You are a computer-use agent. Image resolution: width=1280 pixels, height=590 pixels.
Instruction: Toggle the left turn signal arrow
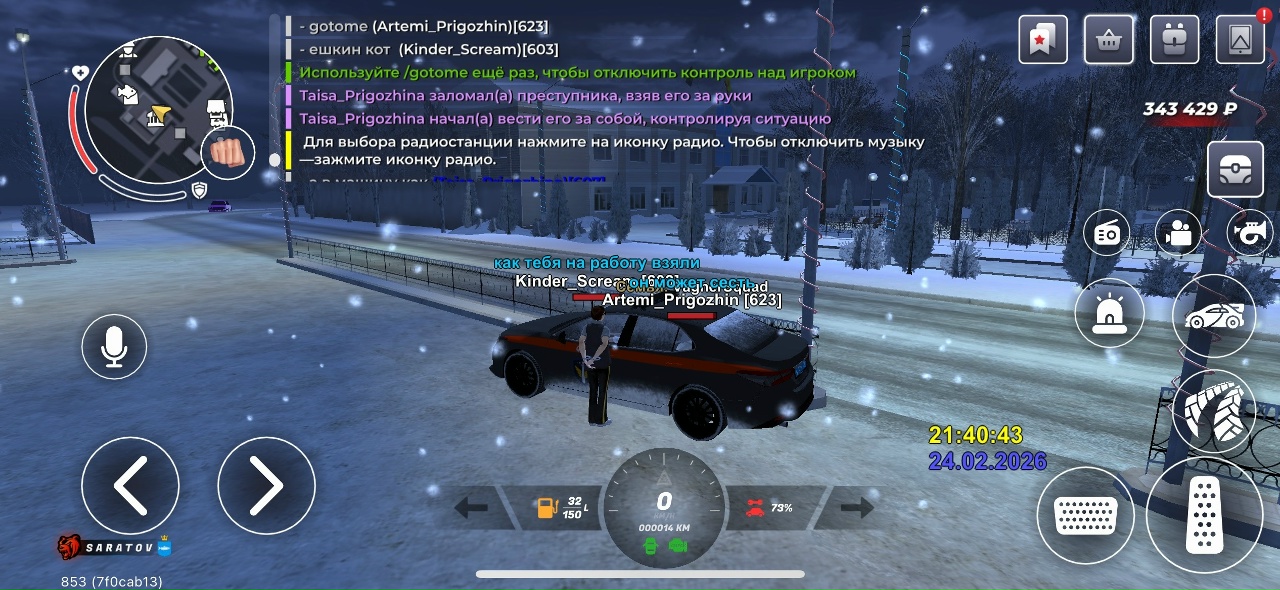coord(471,508)
